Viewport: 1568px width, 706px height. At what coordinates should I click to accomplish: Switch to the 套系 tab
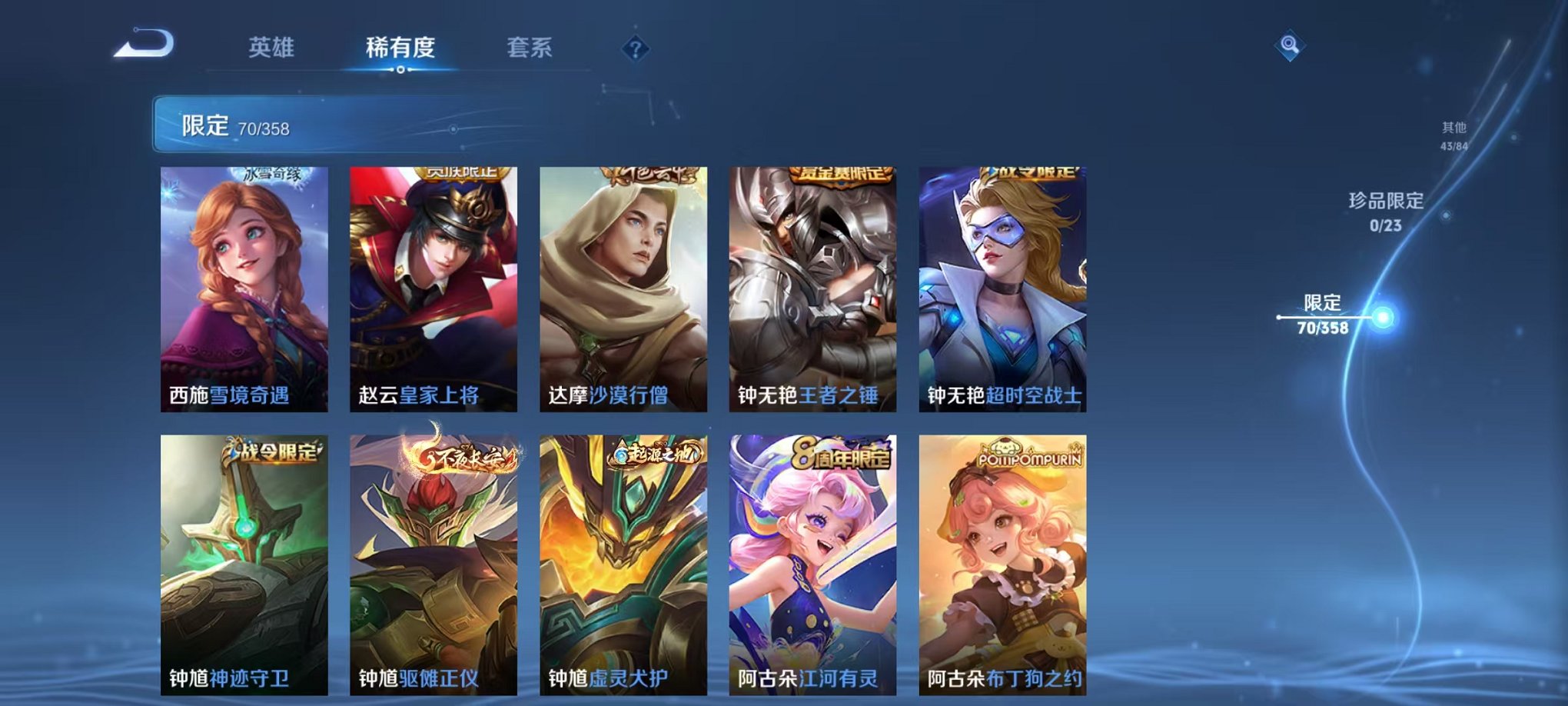537,46
